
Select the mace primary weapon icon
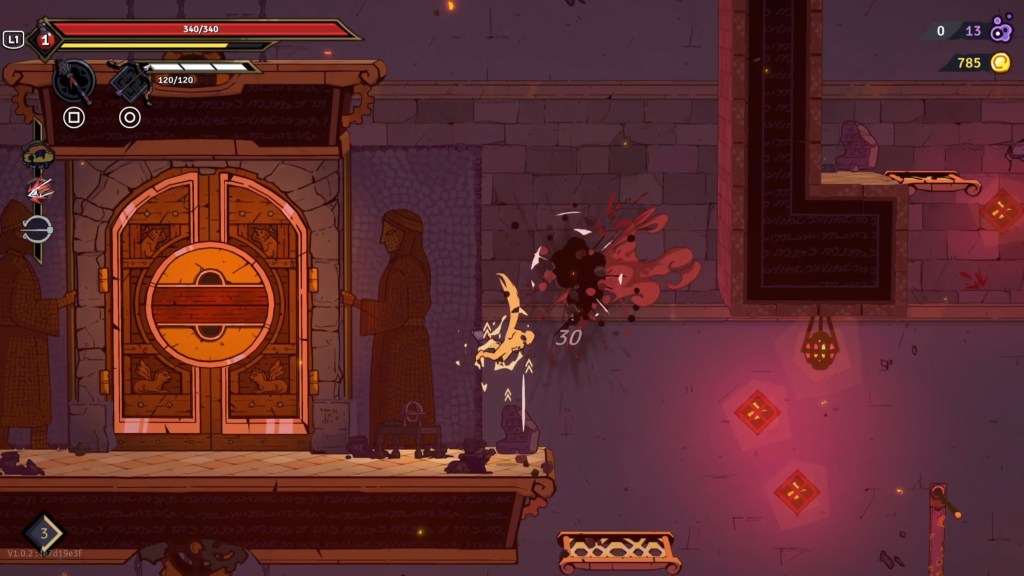[73, 80]
